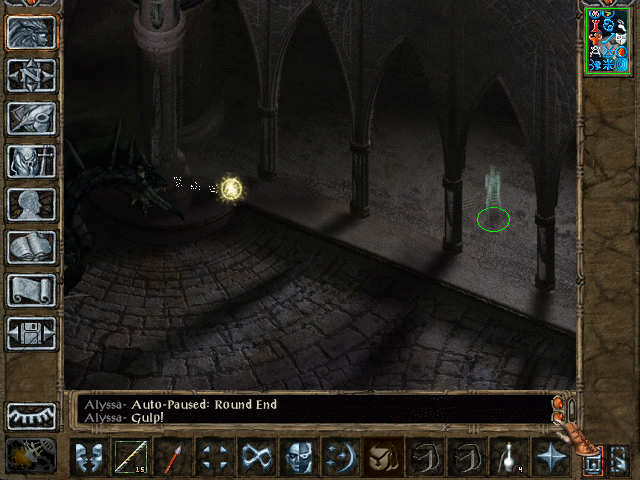Click the Return to Game stone-face button

[31, 33]
